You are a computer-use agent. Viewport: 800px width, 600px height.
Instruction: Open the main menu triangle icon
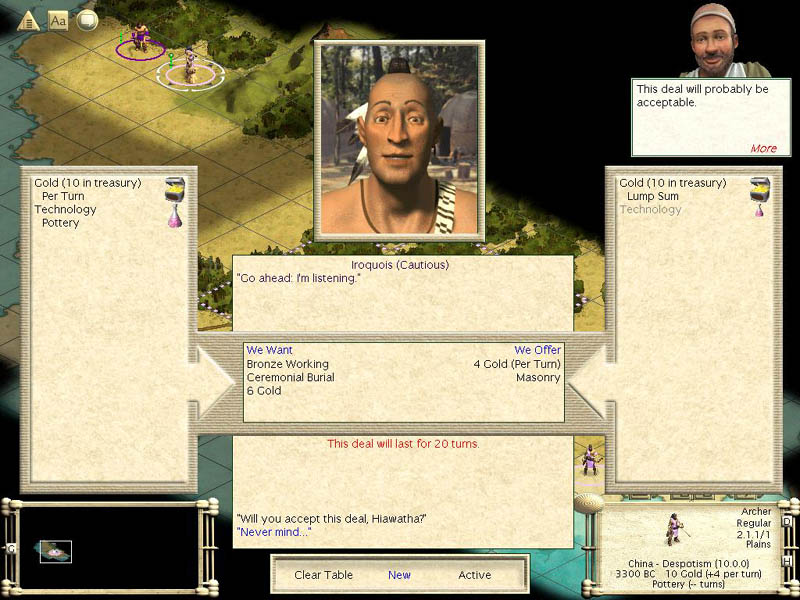point(28,20)
